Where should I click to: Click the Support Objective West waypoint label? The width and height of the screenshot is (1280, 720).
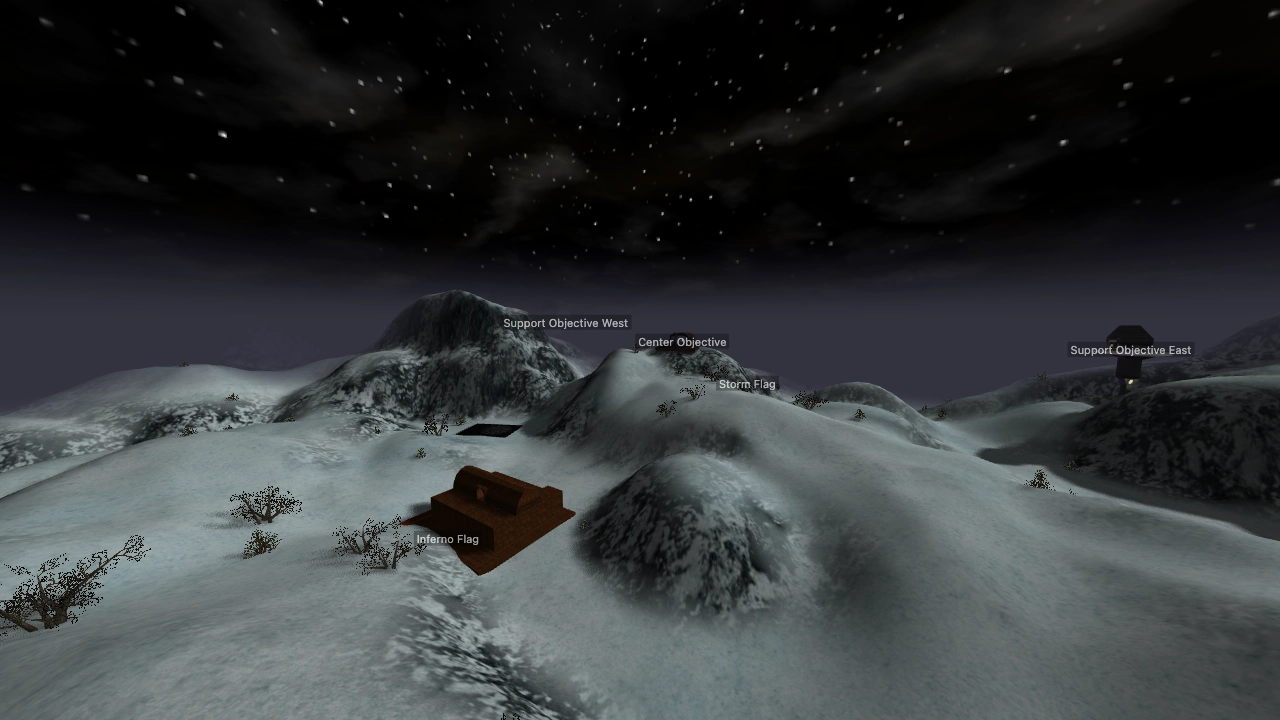[x=565, y=323]
